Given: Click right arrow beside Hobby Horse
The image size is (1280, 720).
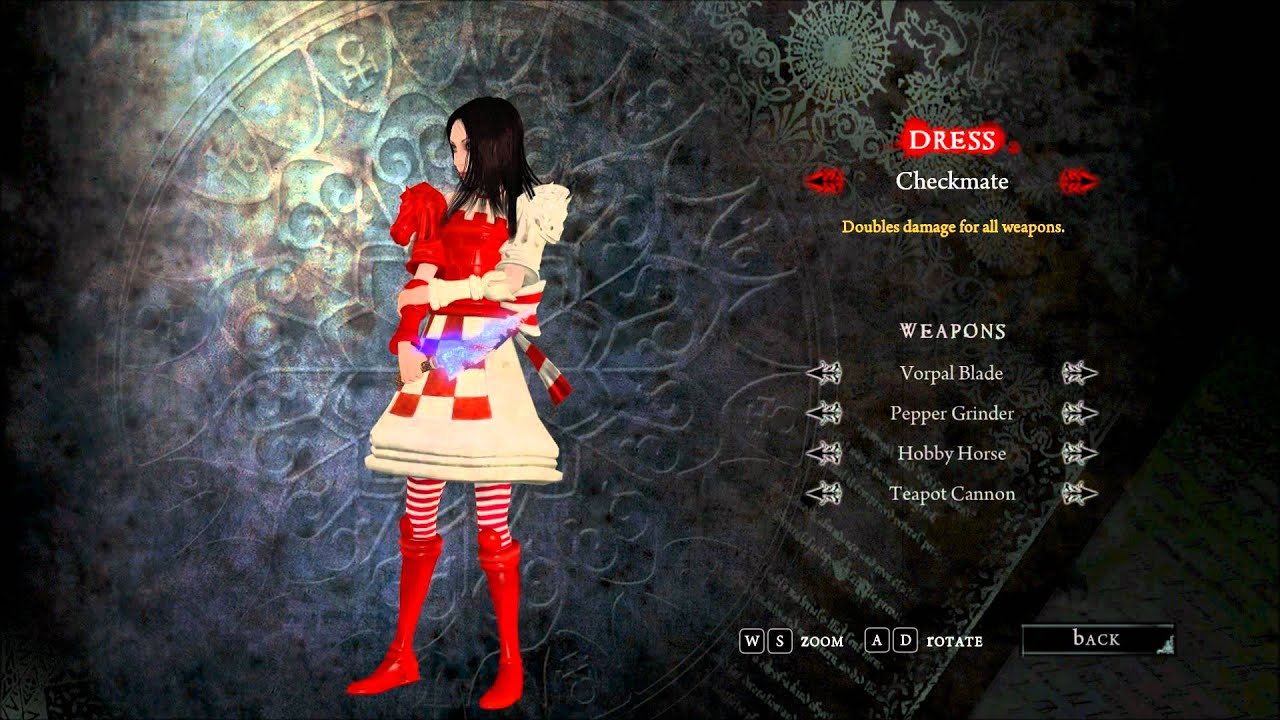Looking at the screenshot, I should [1080, 453].
